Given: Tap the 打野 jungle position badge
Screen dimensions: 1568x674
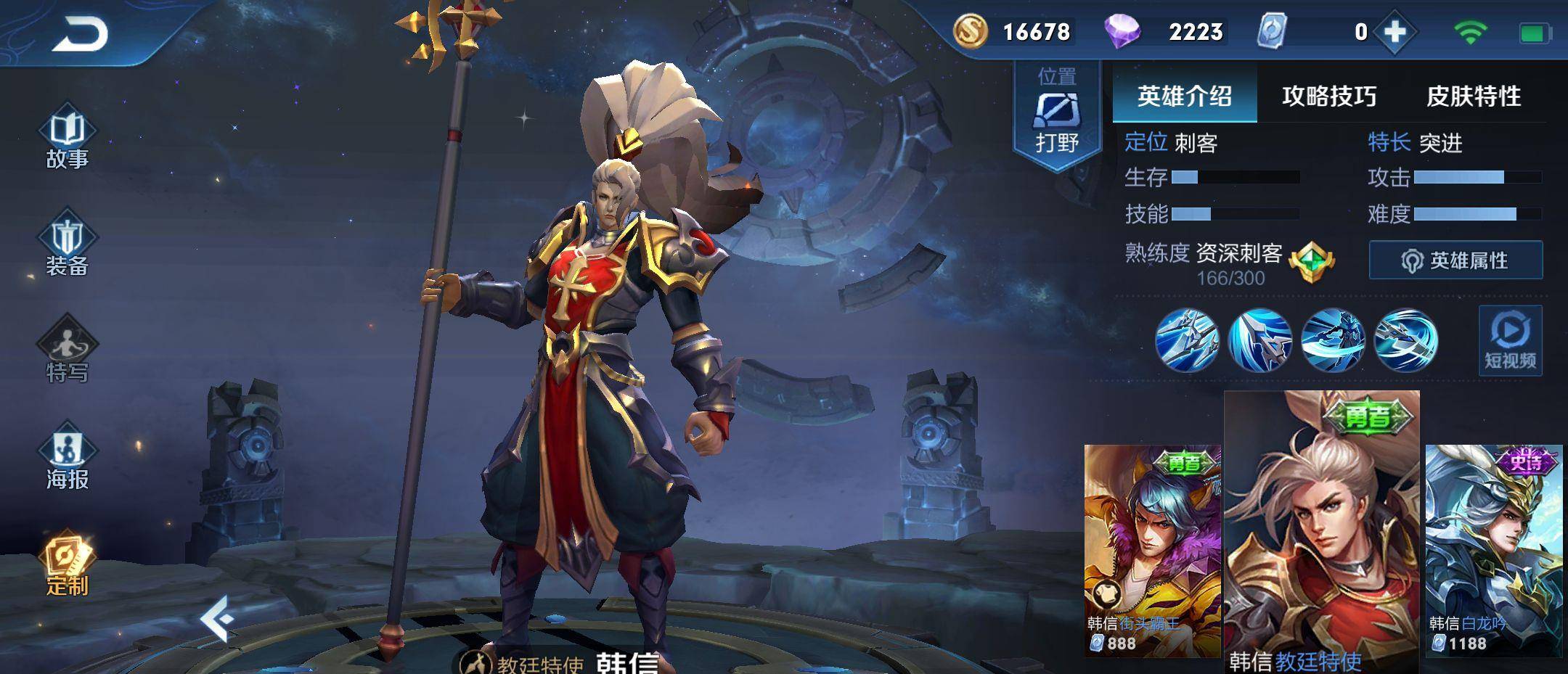Looking at the screenshot, I should (1057, 116).
